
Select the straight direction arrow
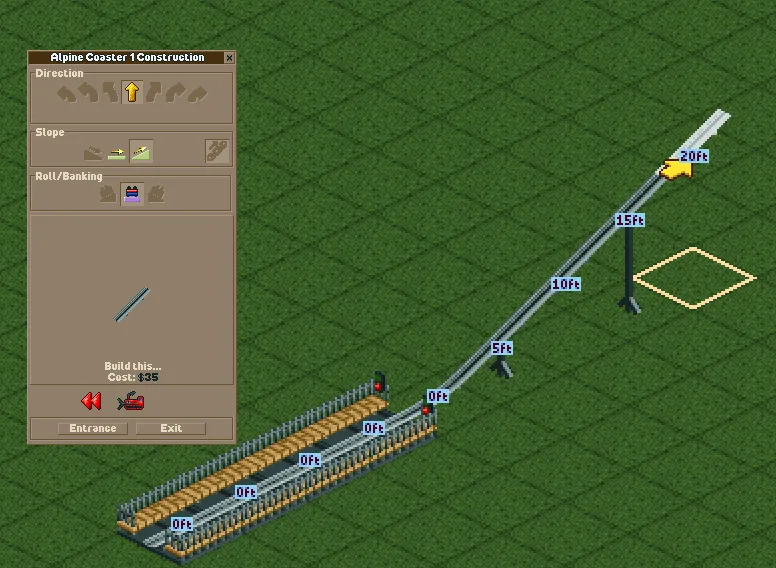coord(131,93)
